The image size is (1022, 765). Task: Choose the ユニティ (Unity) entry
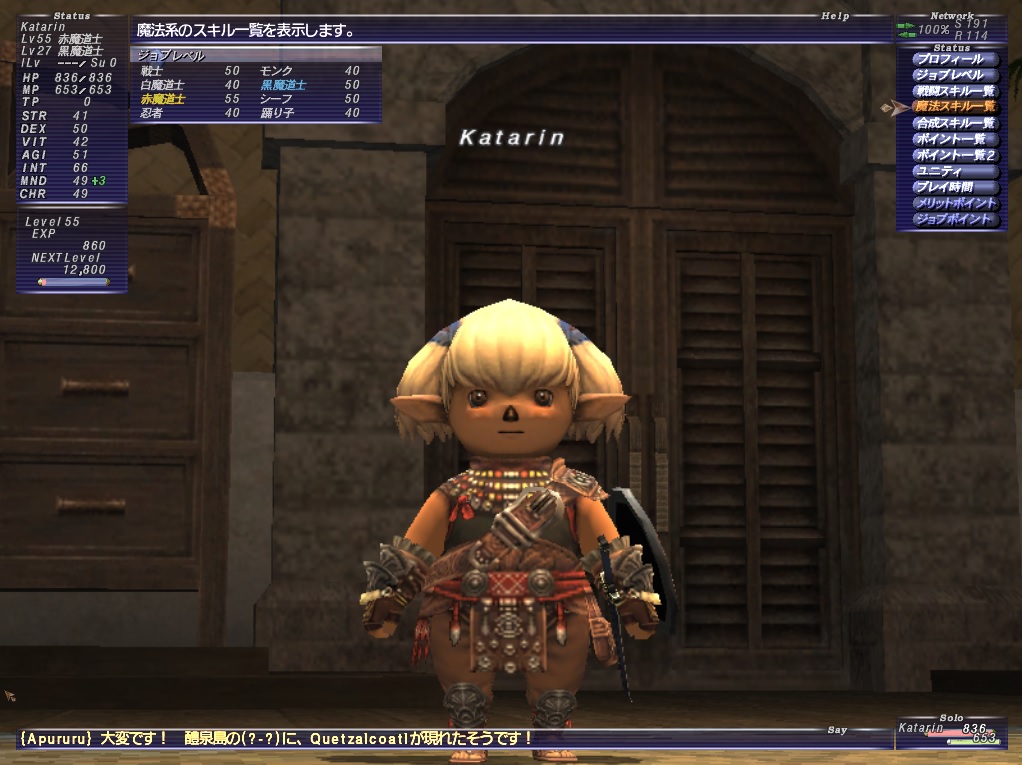coord(940,171)
